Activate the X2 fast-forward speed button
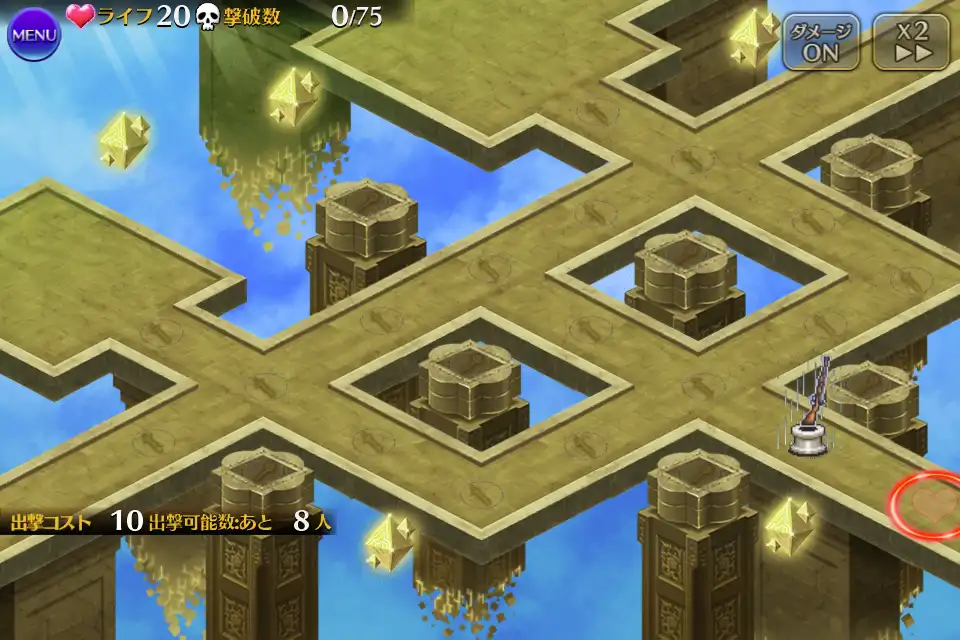This screenshot has height=640, width=960. tap(911, 42)
